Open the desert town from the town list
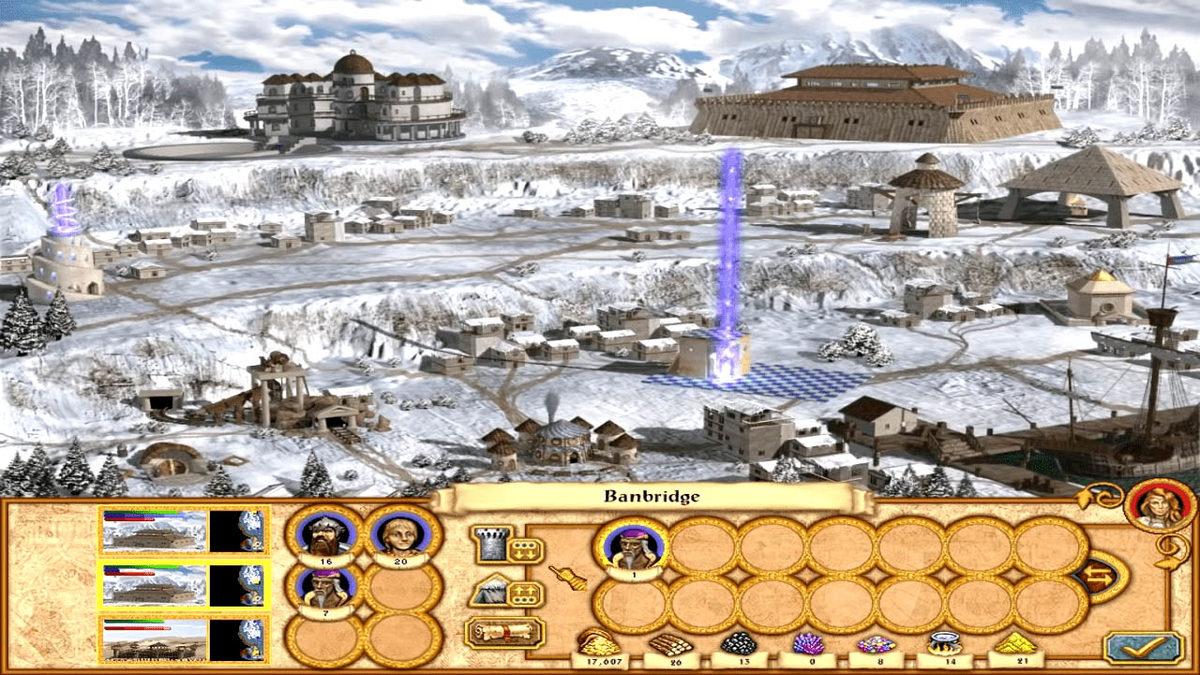Viewport: 1200px width, 675px height. [155, 638]
